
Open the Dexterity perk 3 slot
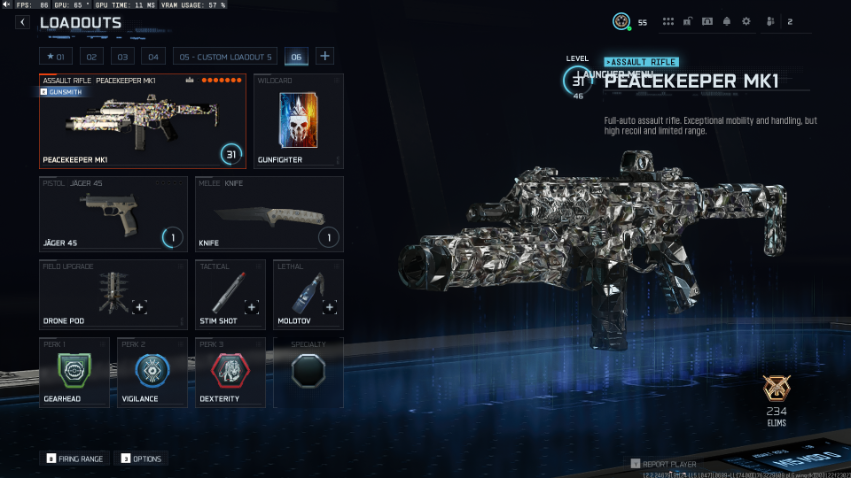pyautogui.click(x=229, y=371)
